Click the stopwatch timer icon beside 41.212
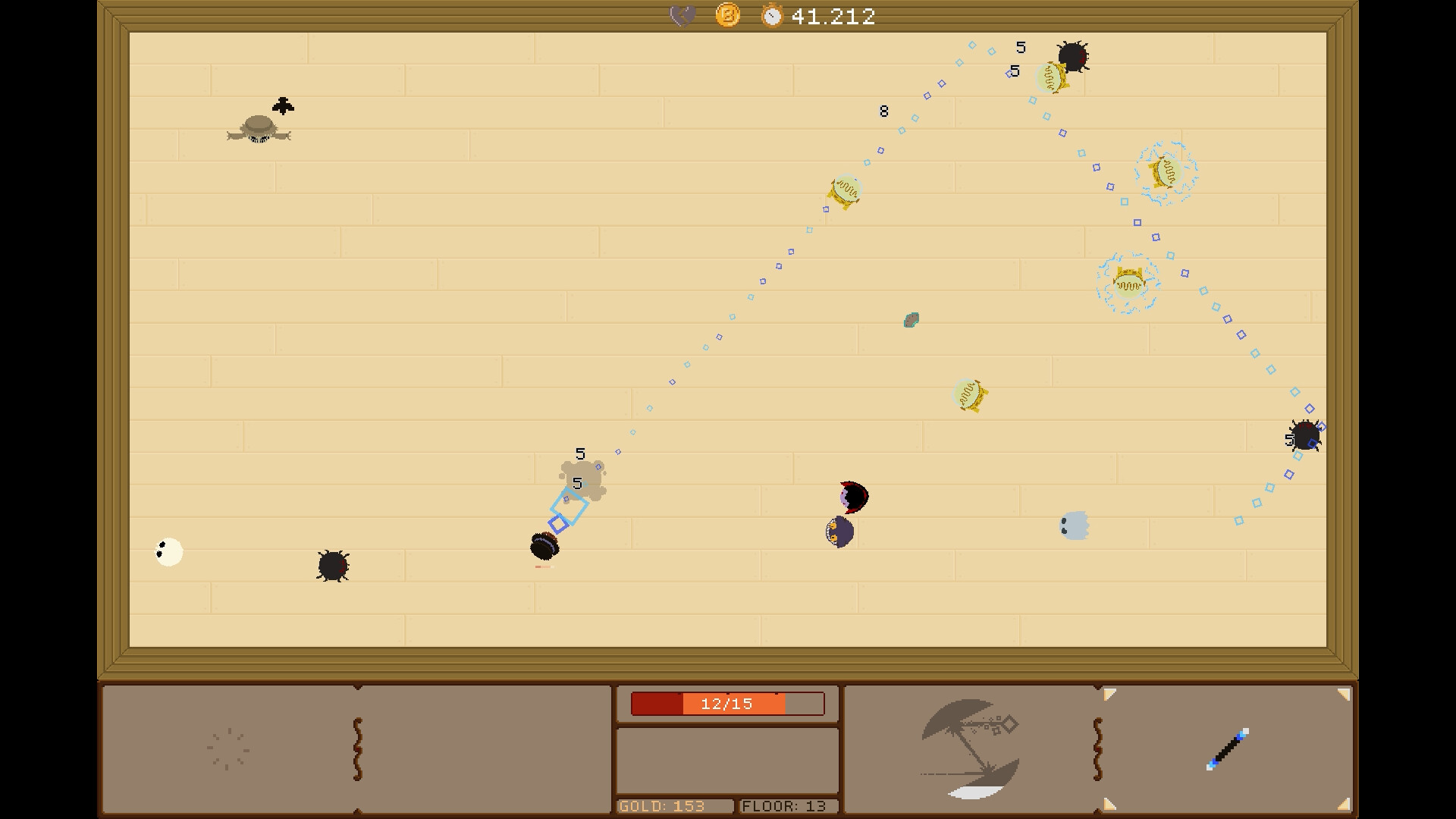 (773, 14)
